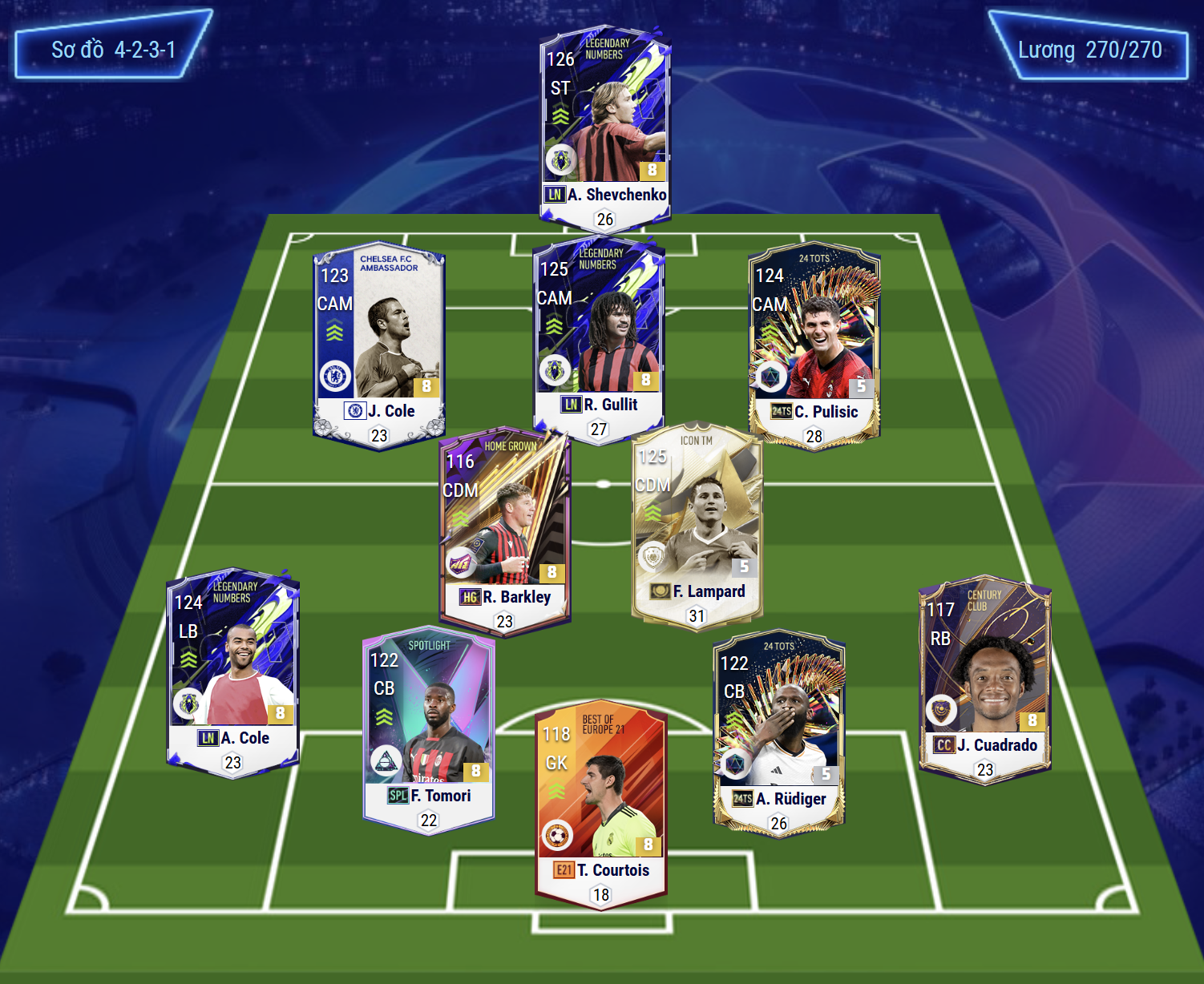Viewport: 1204px width, 984px height.
Task: Select the F. Tomori centre-back card
Action: pos(428,725)
